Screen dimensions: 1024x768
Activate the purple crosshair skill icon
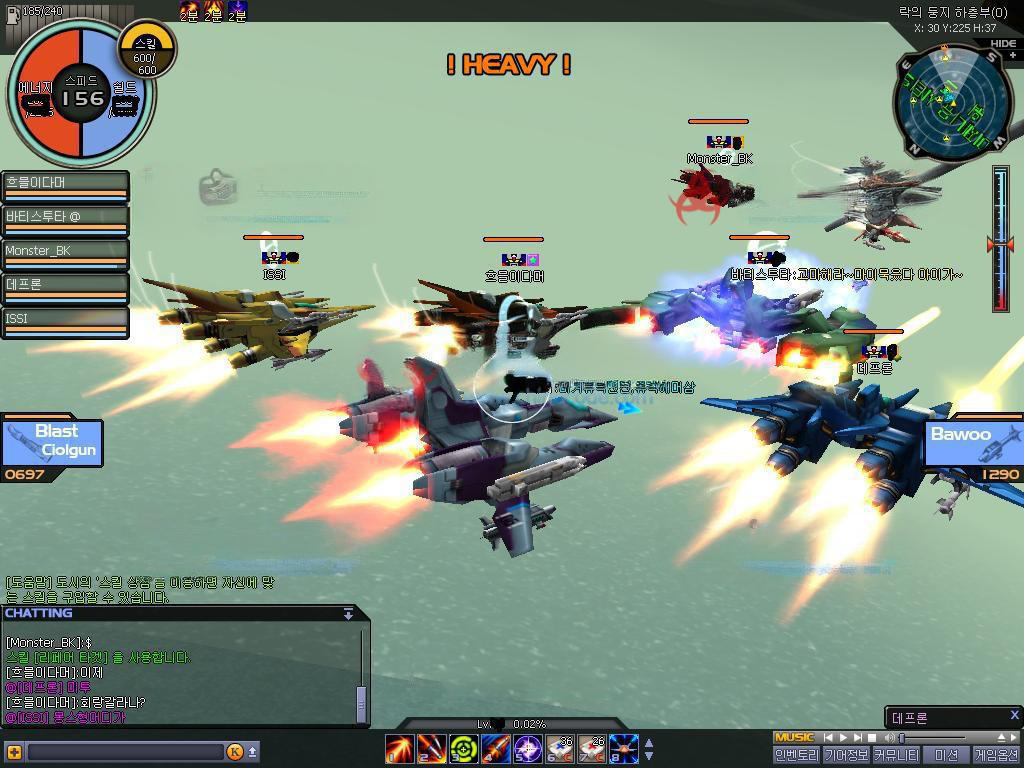point(527,748)
